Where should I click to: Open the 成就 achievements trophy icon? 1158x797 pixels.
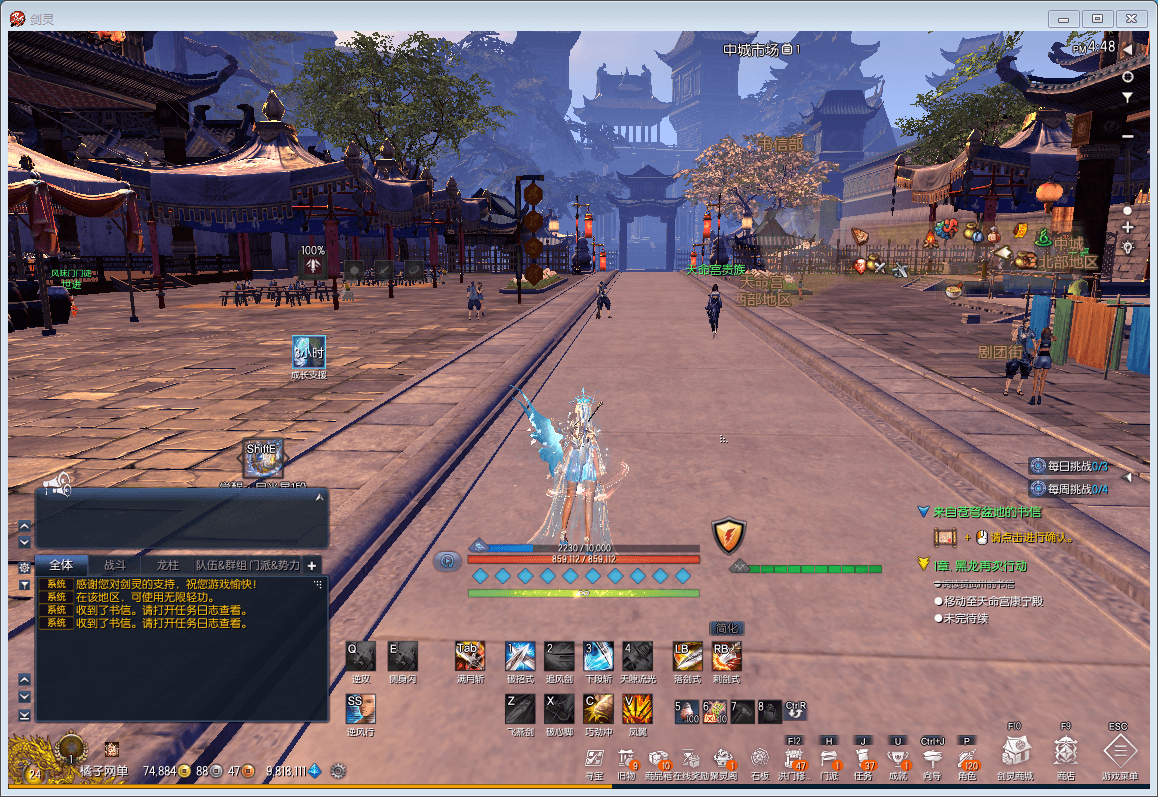898,758
